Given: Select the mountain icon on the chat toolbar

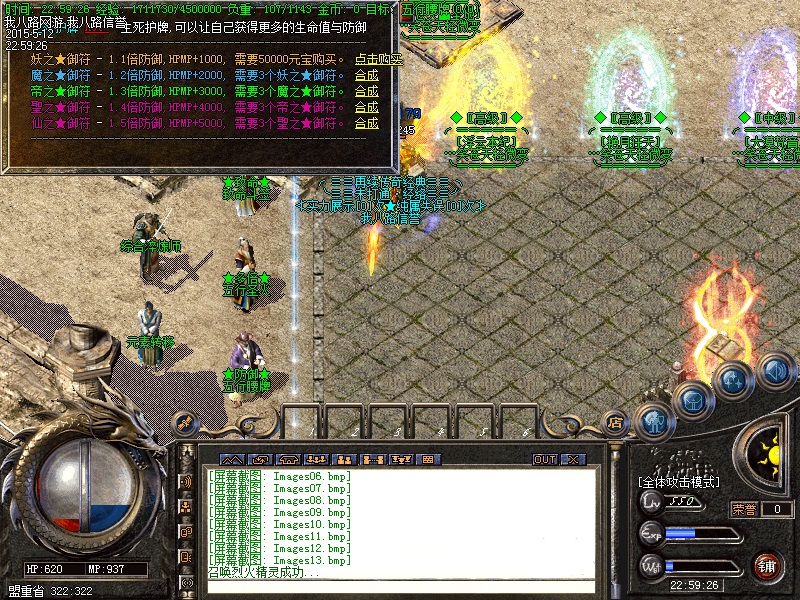Looking at the screenshot, I should tap(232, 459).
